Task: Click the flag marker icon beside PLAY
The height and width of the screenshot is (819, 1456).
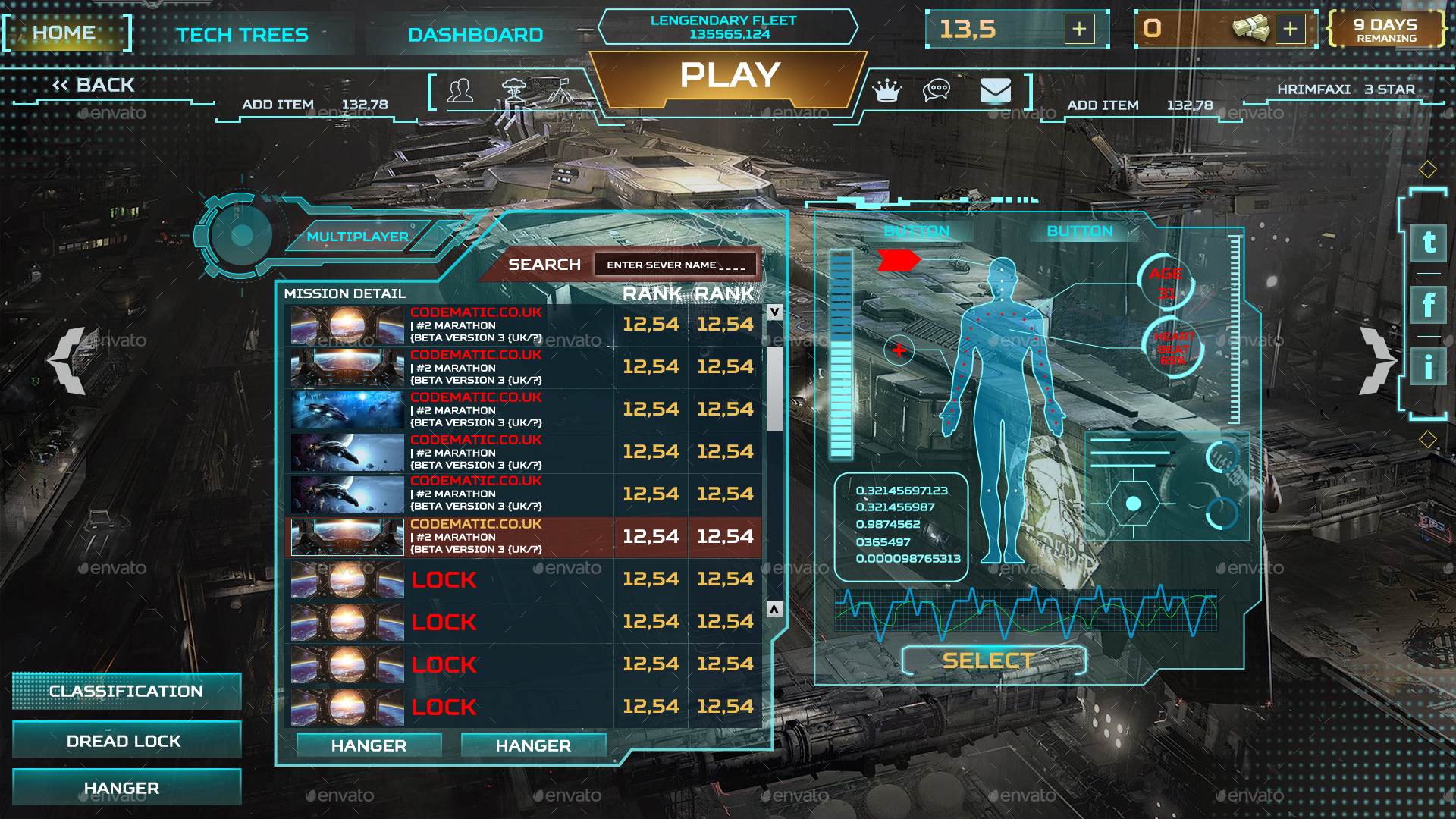Action: click(x=559, y=91)
